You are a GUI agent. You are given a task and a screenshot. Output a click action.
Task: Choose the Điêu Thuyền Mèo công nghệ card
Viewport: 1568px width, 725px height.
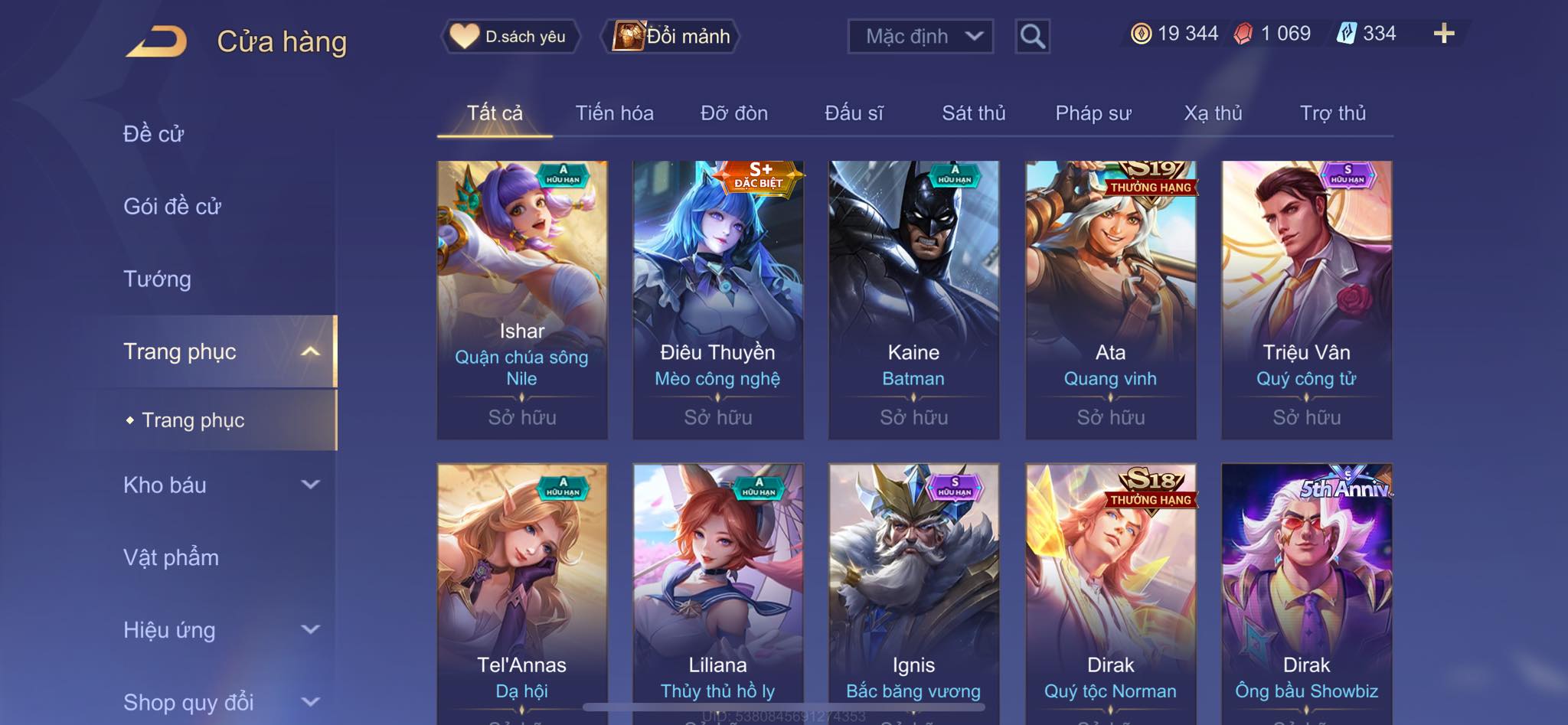[x=717, y=299]
